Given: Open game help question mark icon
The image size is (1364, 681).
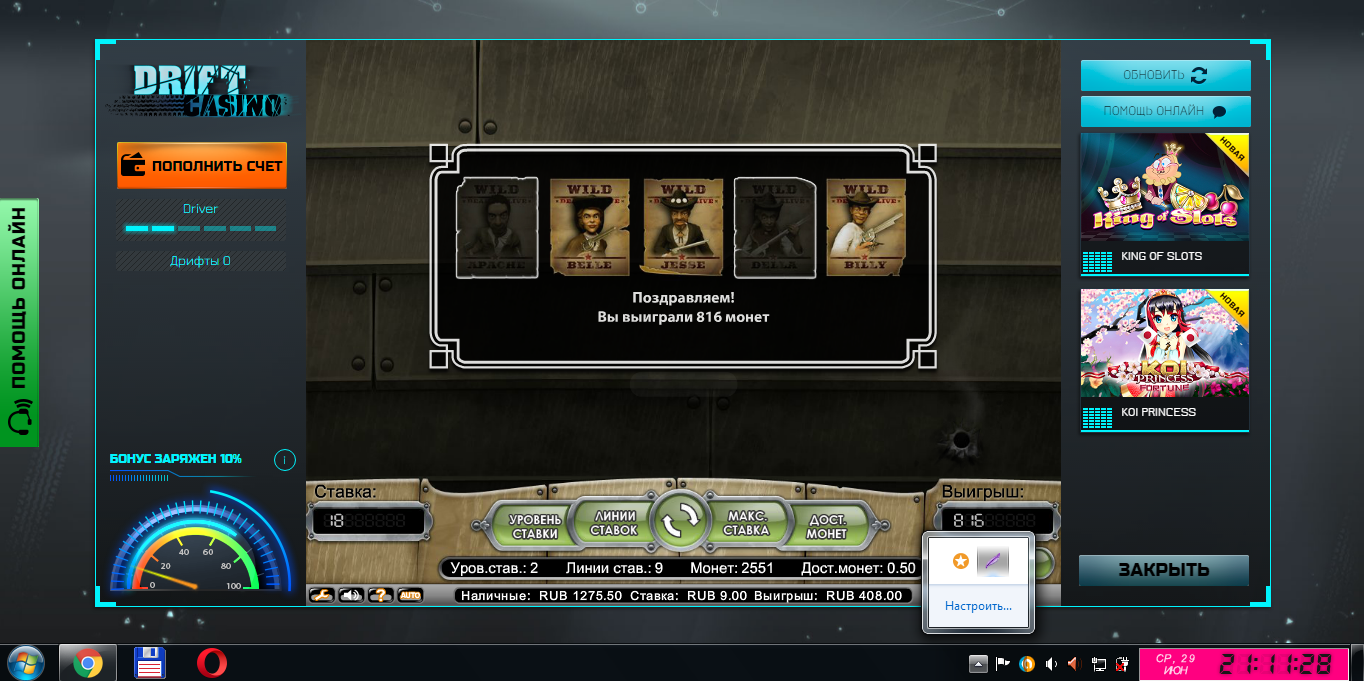Looking at the screenshot, I should [380, 595].
